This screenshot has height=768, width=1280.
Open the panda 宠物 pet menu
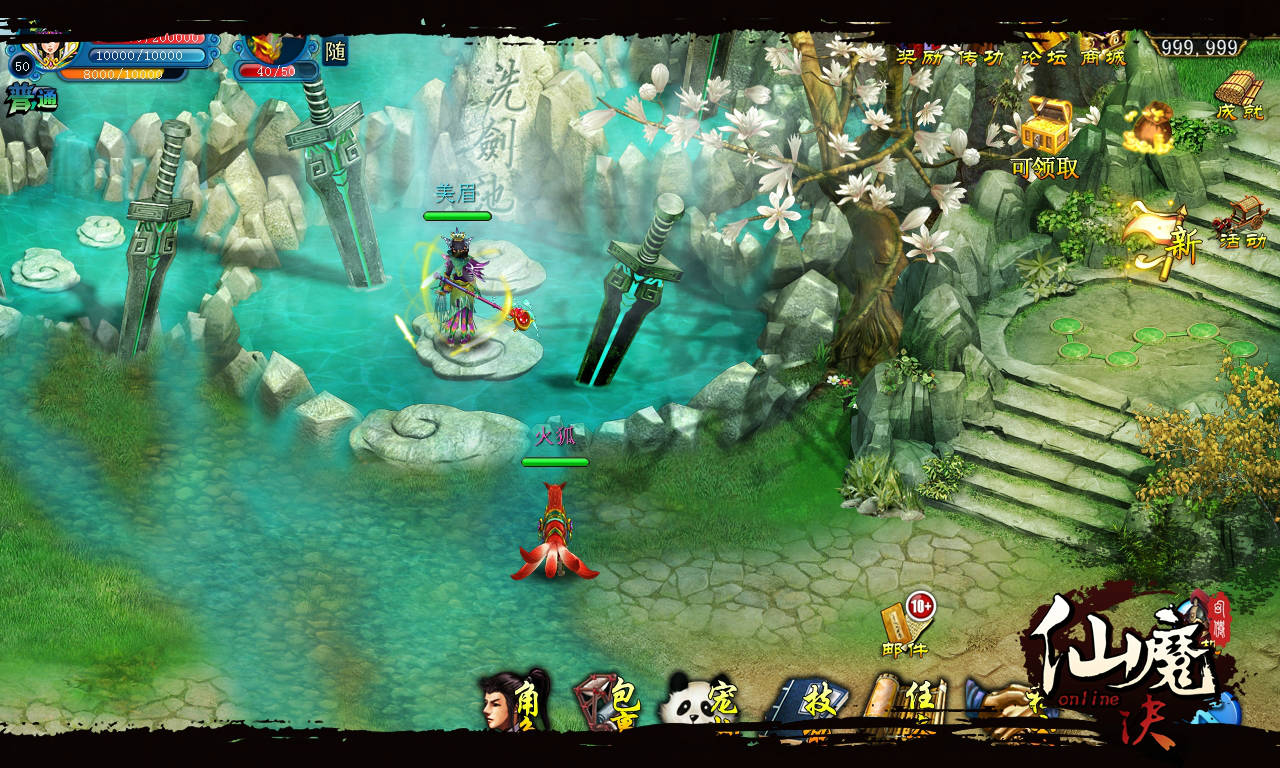[698, 704]
